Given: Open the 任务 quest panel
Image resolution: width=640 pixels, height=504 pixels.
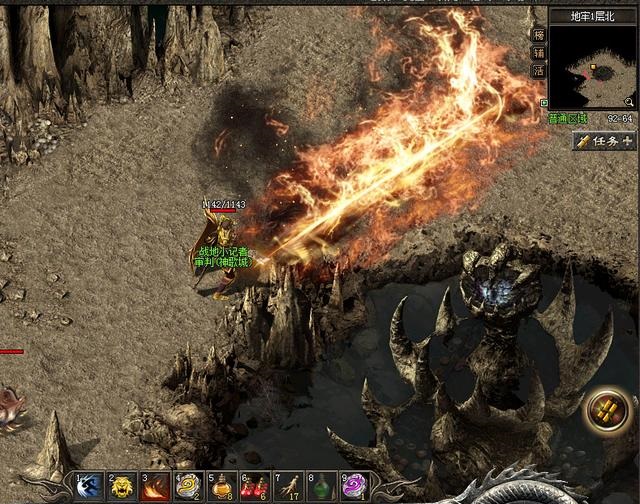Looking at the screenshot, I should tap(605, 141).
